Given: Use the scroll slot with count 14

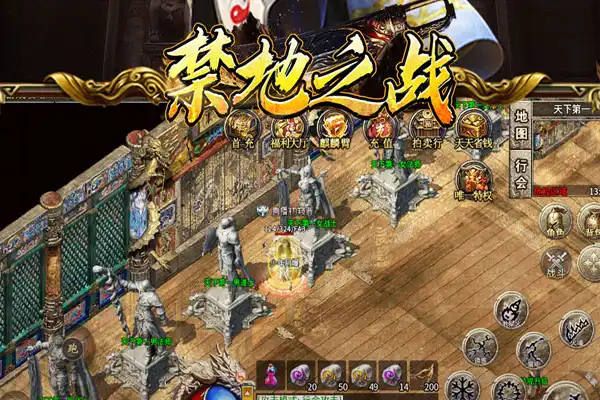Looking at the screenshot, I should [x=395, y=374].
